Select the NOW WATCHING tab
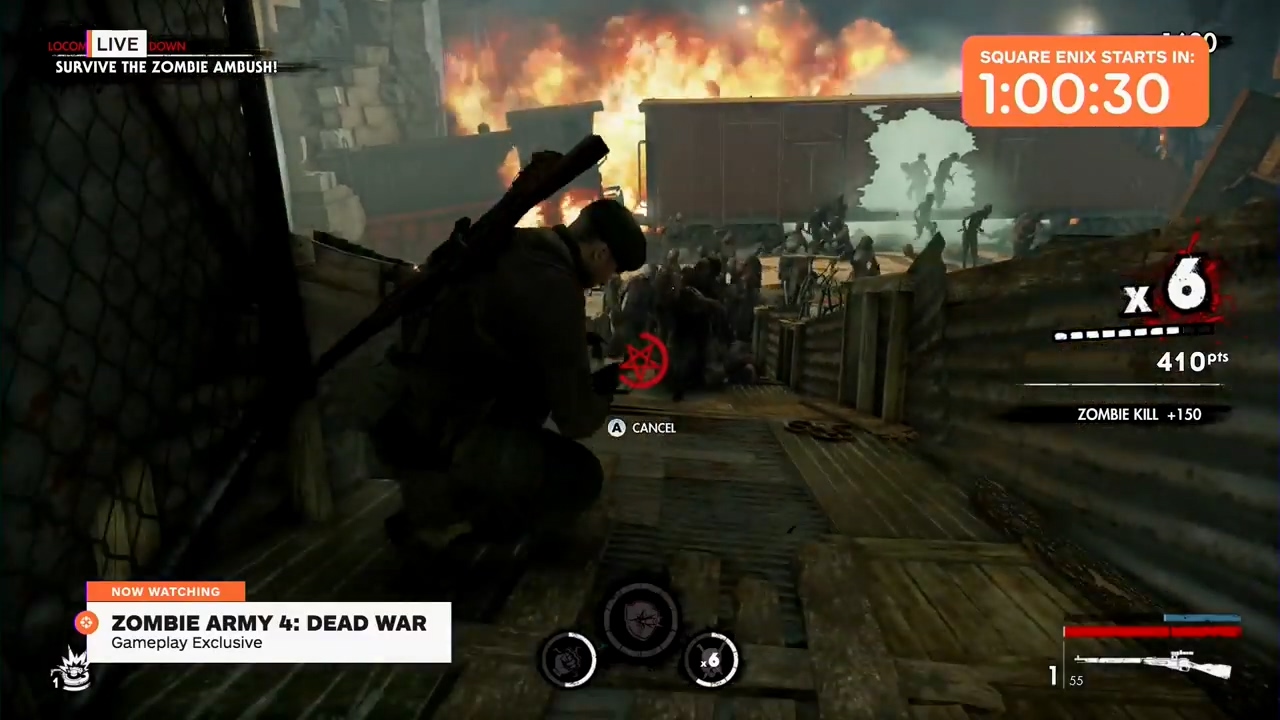The image size is (1280, 720). tap(165, 591)
